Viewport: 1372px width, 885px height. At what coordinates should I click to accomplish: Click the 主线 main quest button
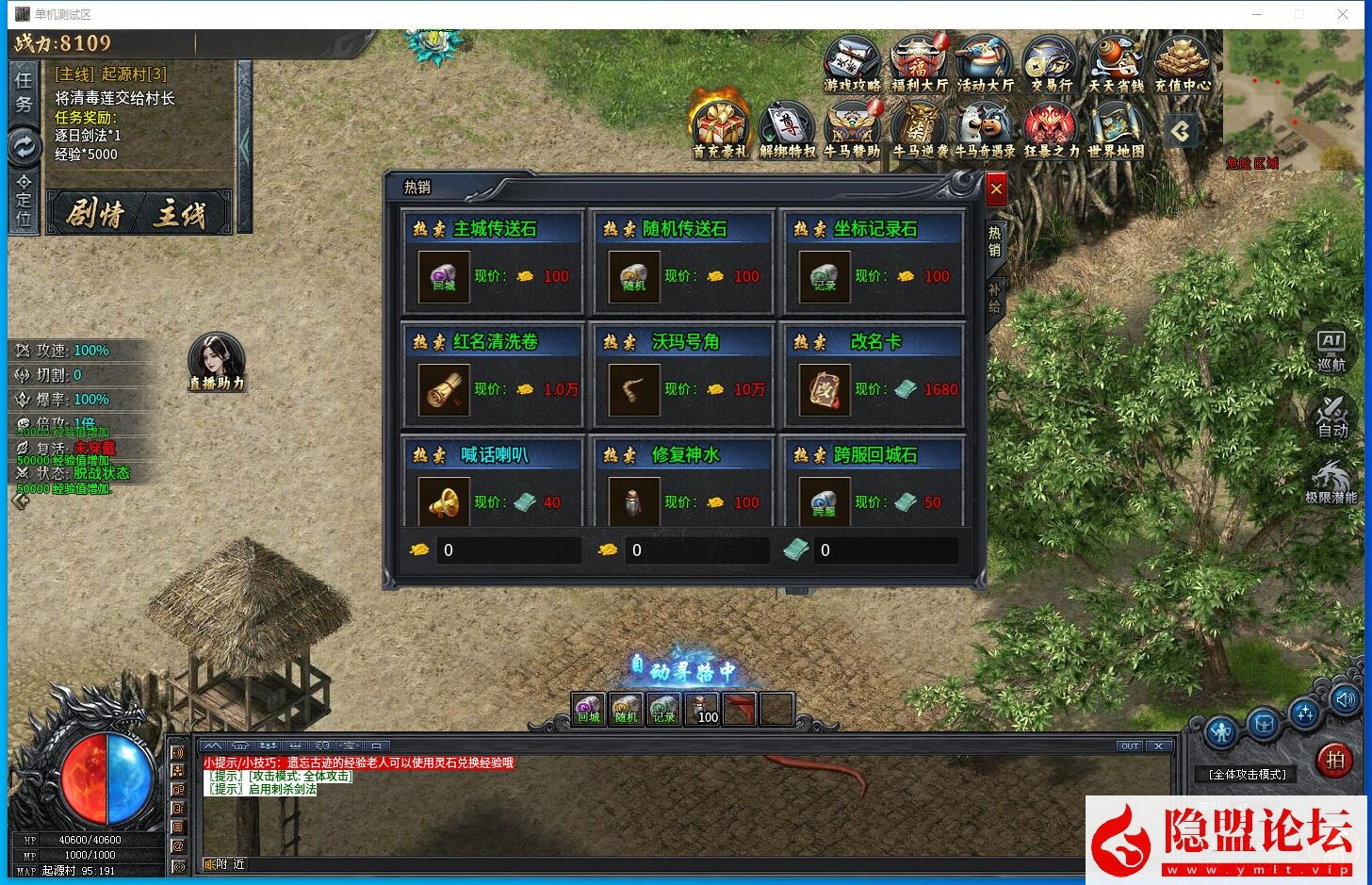[x=179, y=214]
